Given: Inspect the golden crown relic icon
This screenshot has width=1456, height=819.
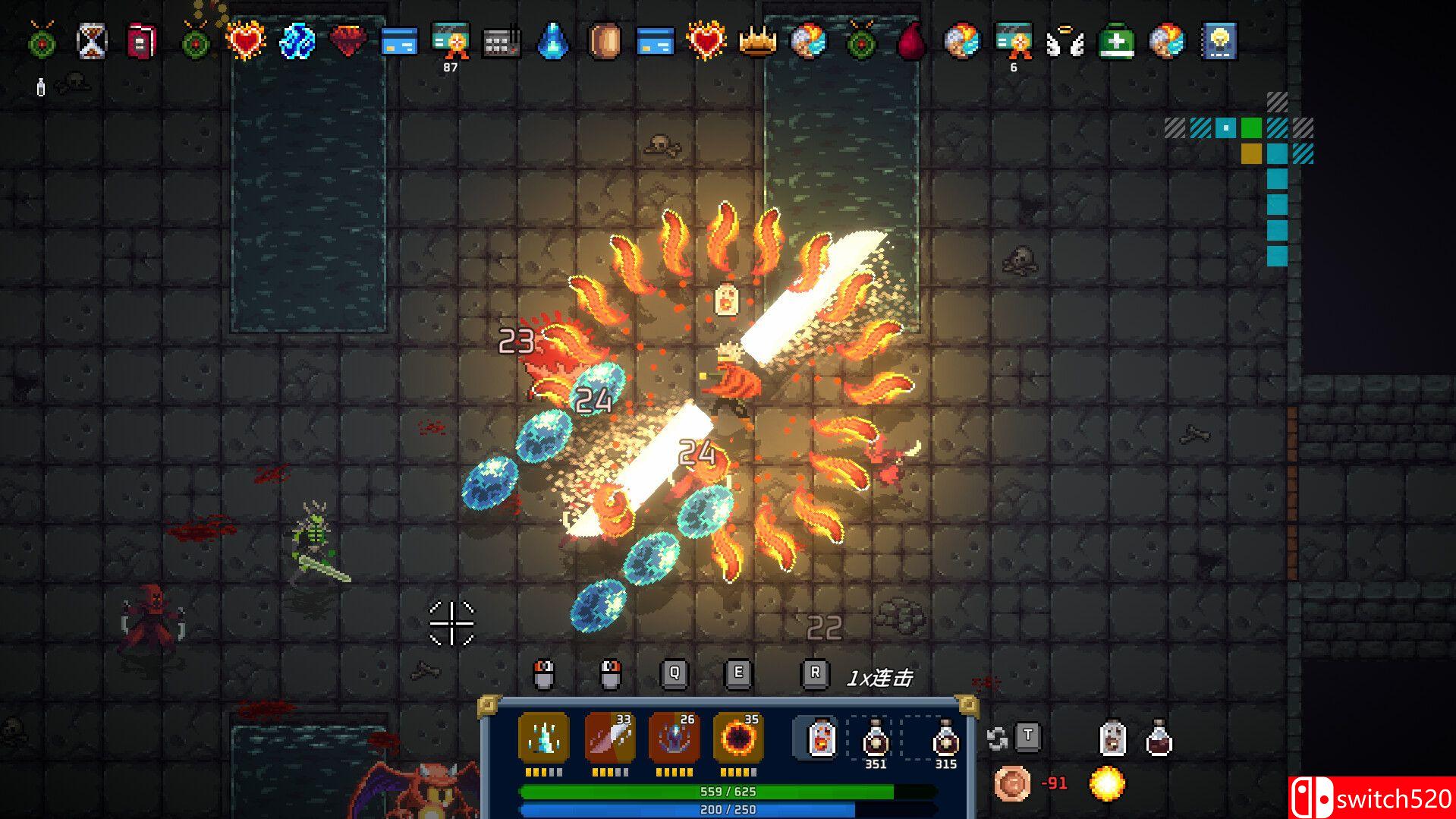Looking at the screenshot, I should tap(757, 41).
